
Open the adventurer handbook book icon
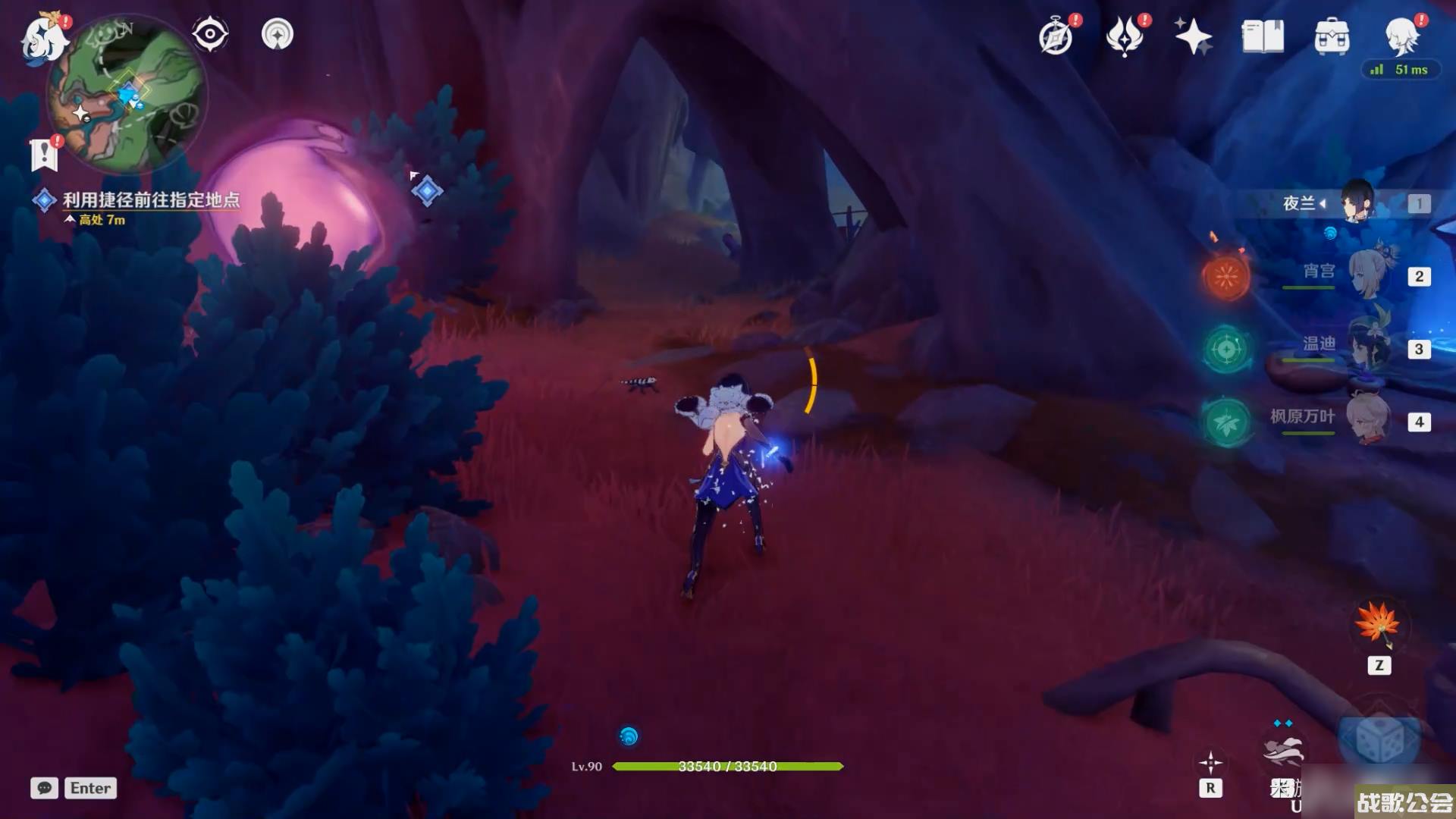click(1263, 36)
